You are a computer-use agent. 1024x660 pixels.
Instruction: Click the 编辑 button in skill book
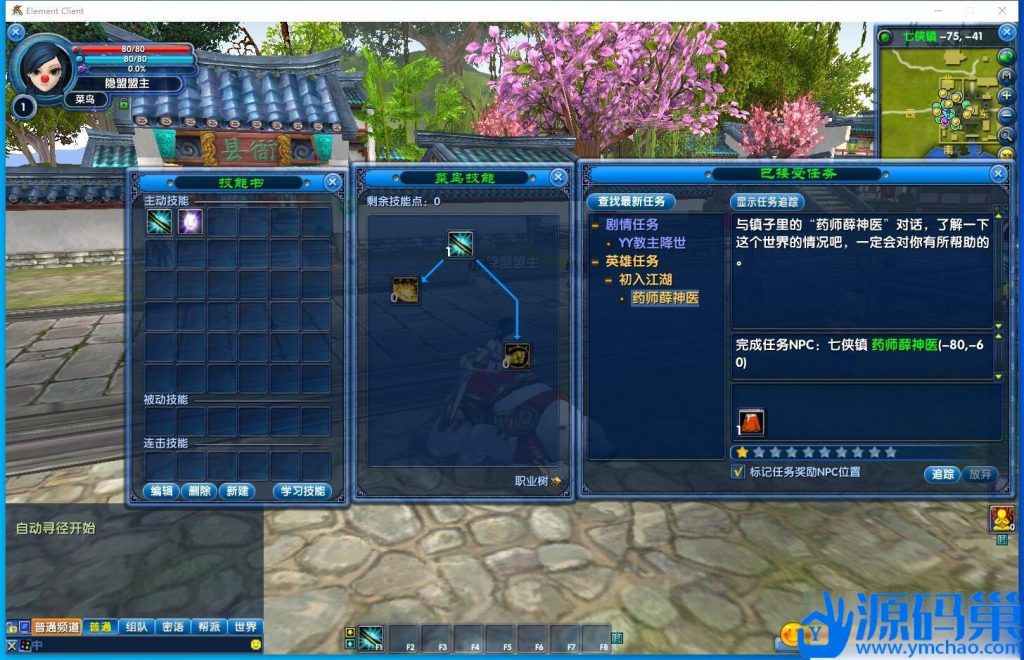click(160, 491)
